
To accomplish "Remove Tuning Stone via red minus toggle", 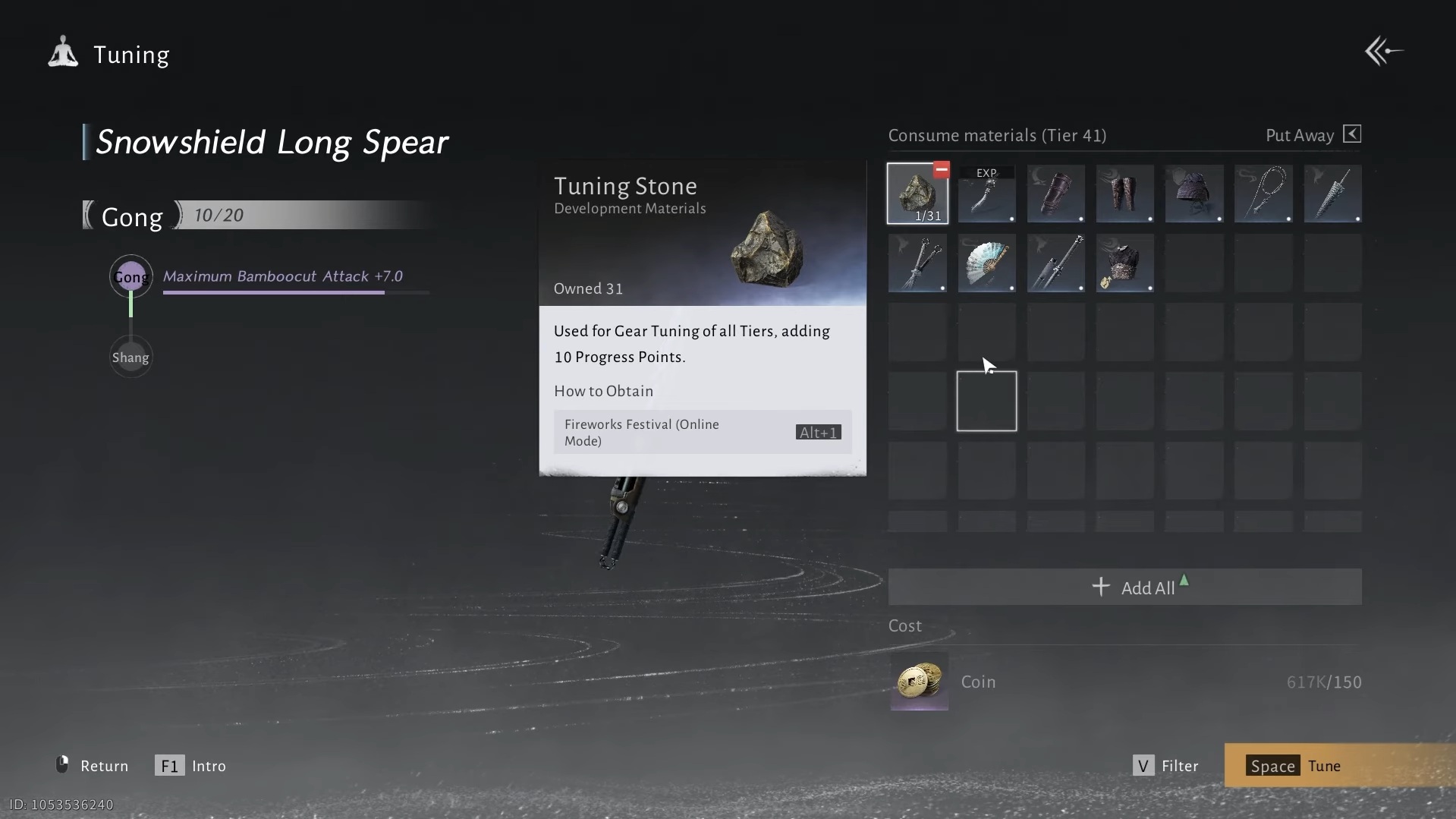I will 941,169.
